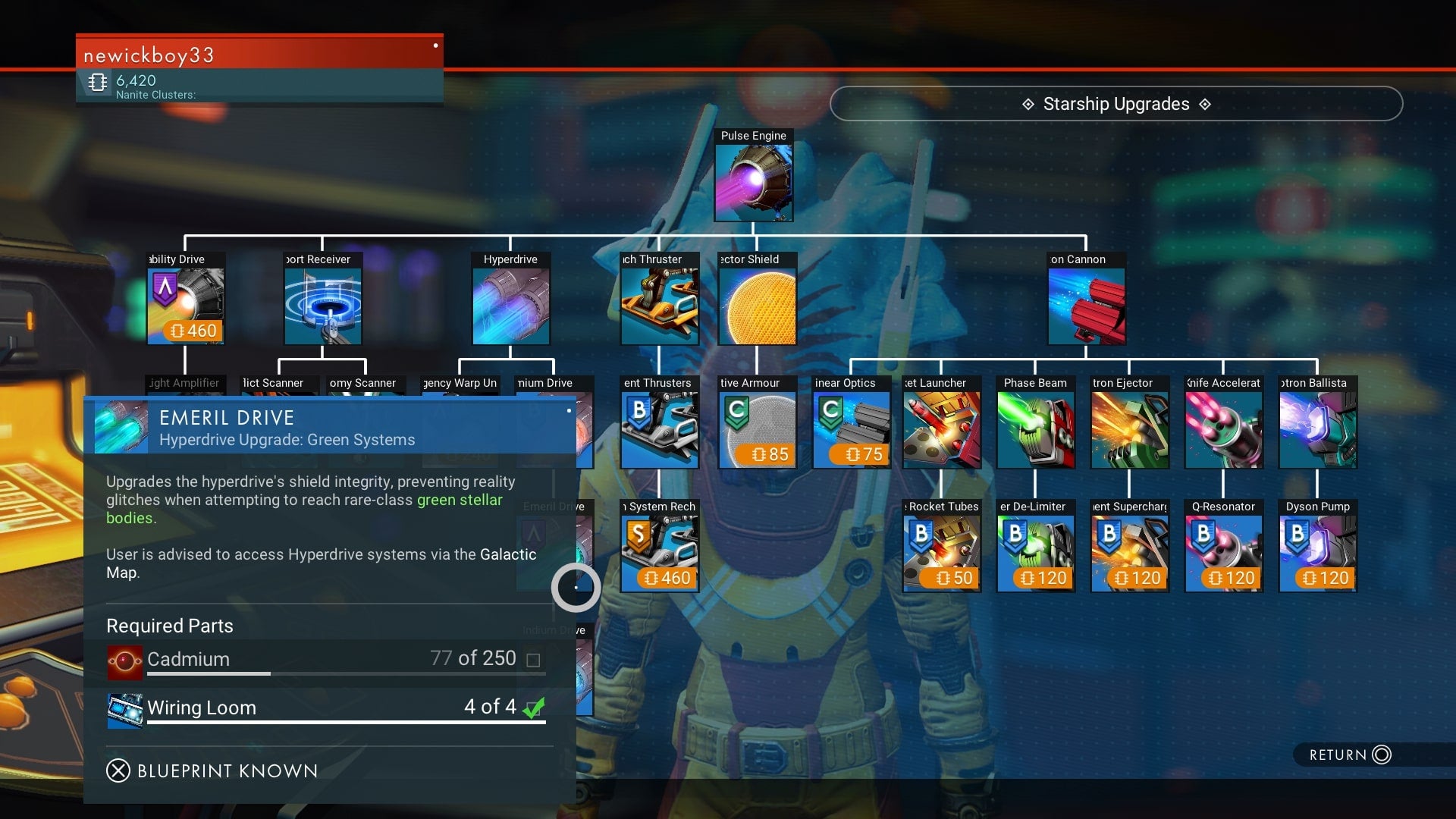The image size is (1456, 819).
Task: Click the Ablative Armour upgrade icon
Action: (758, 428)
